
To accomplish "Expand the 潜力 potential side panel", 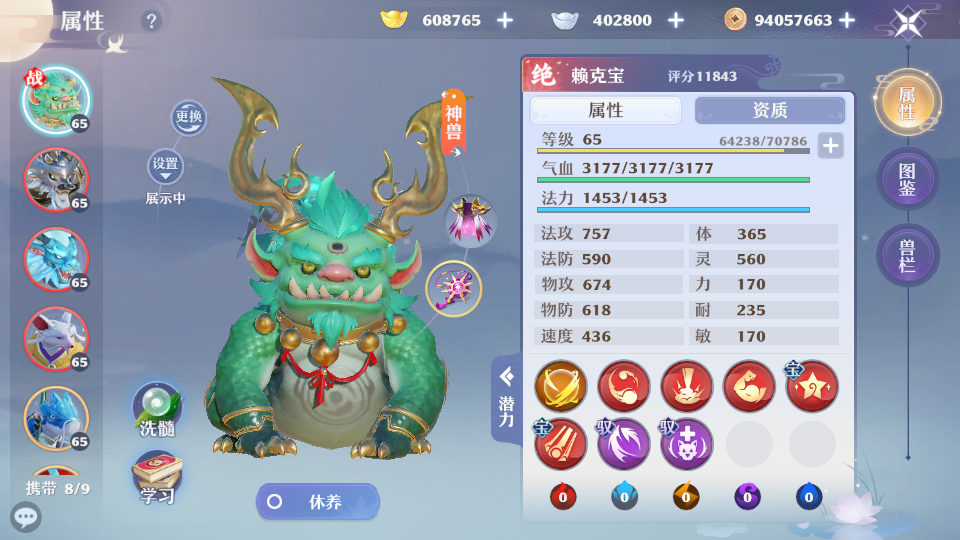I will point(507,398).
